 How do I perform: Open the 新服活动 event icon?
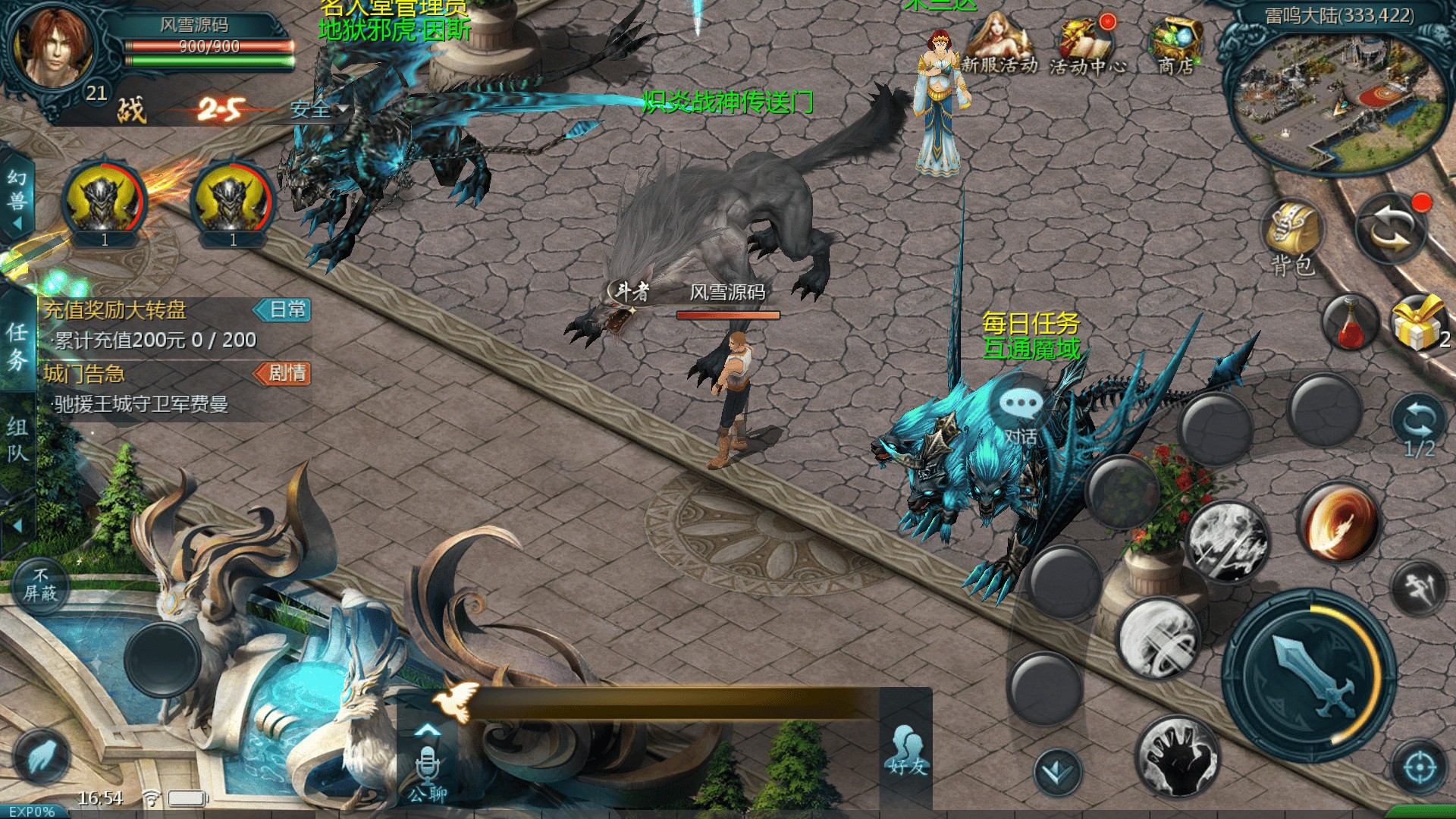pos(999,45)
